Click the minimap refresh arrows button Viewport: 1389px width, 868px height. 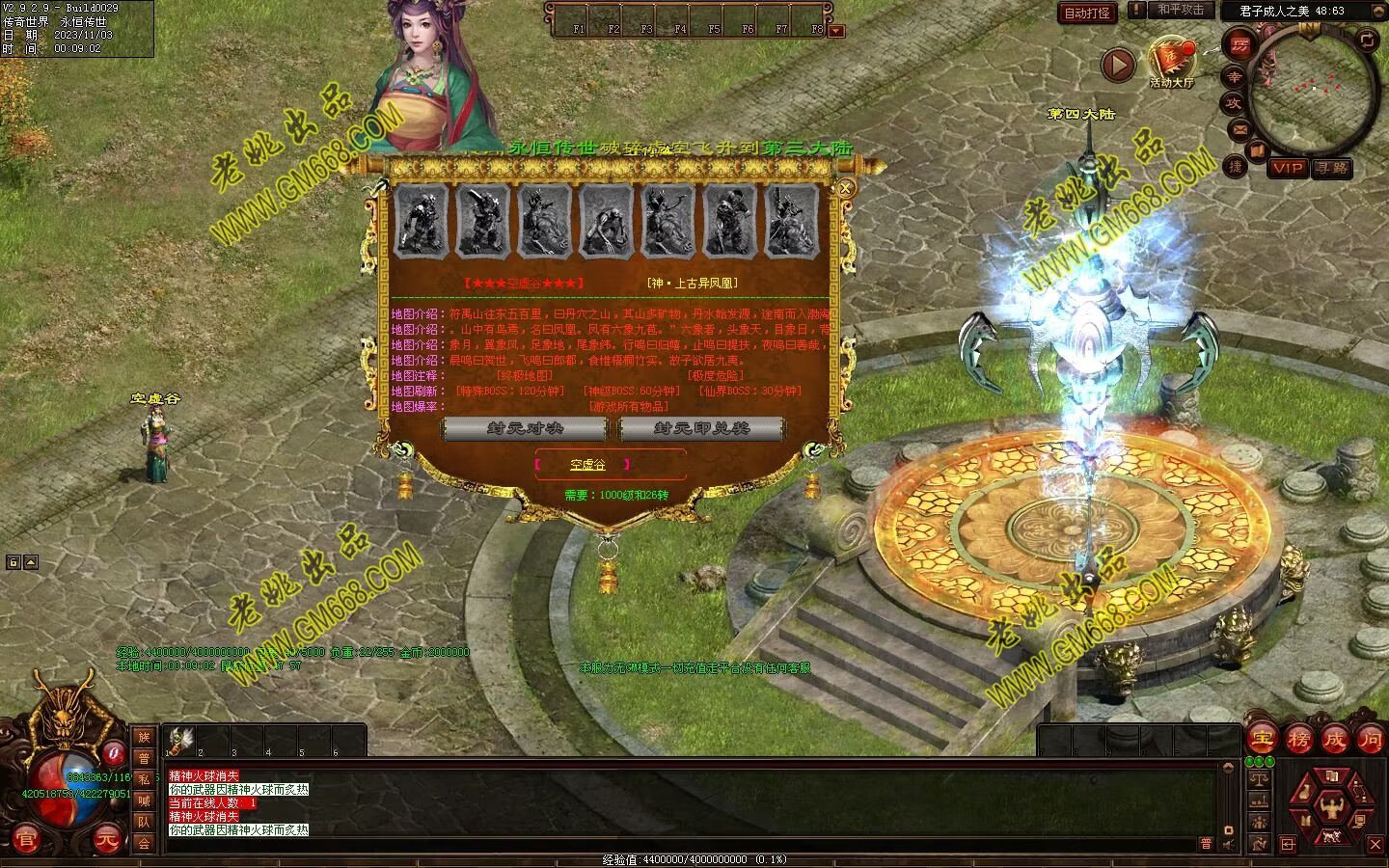click(x=1367, y=40)
